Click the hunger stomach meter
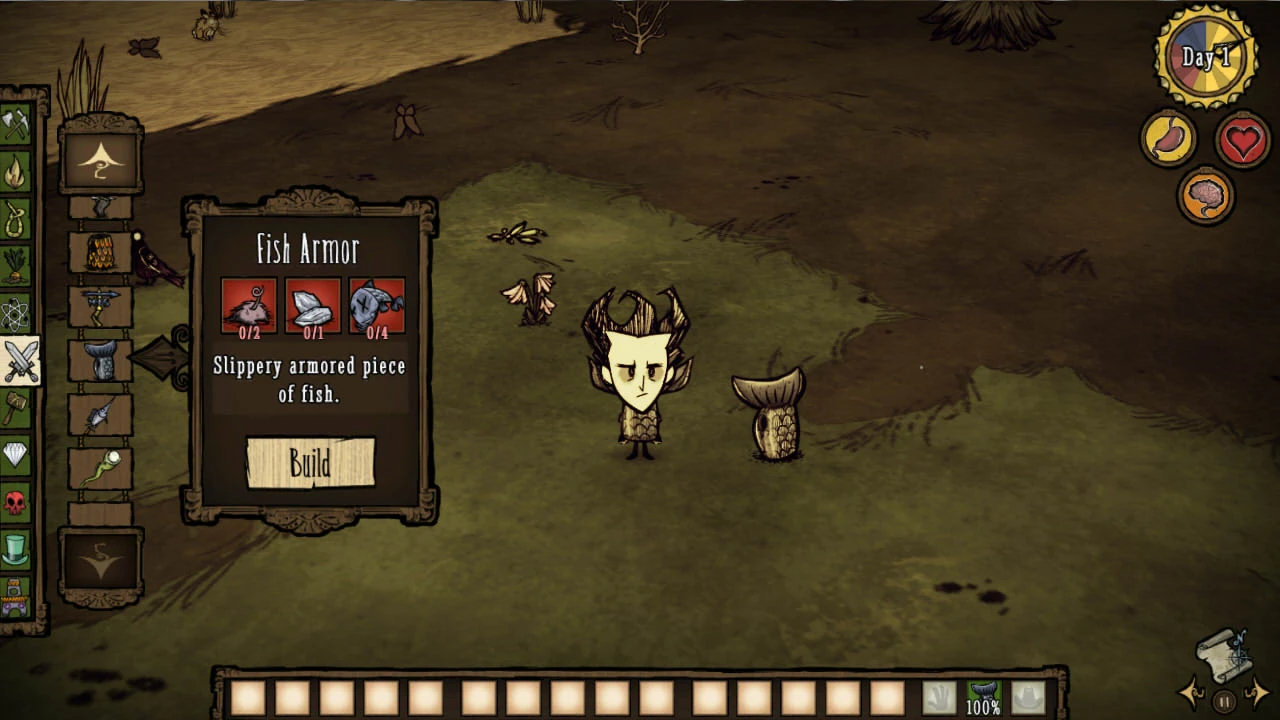The height and width of the screenshot is (720, 1280). pos(1168,138)
